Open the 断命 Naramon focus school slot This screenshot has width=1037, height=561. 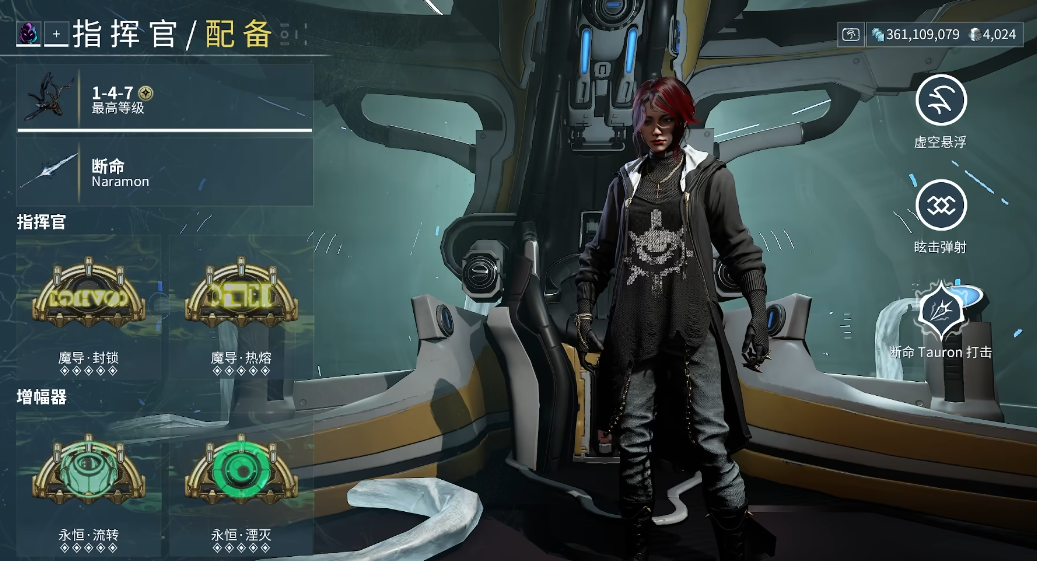pos(165,172)
